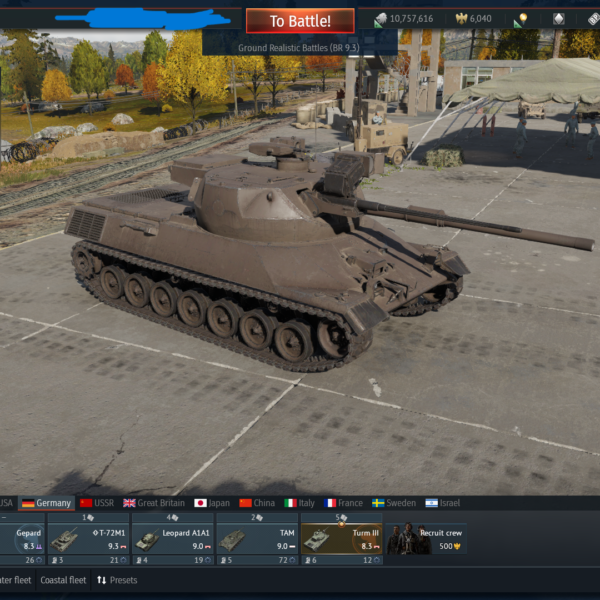Switch to the USSR nation tab
The width and height of the screenshot is (600, 600).
pos(97,503)
